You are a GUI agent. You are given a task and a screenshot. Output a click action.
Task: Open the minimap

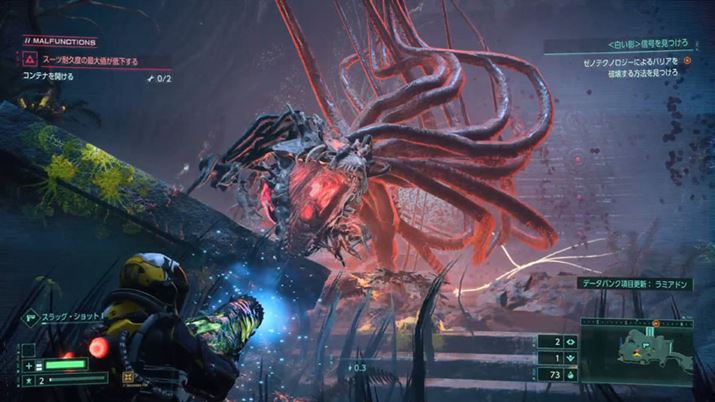tap(653, 352)
